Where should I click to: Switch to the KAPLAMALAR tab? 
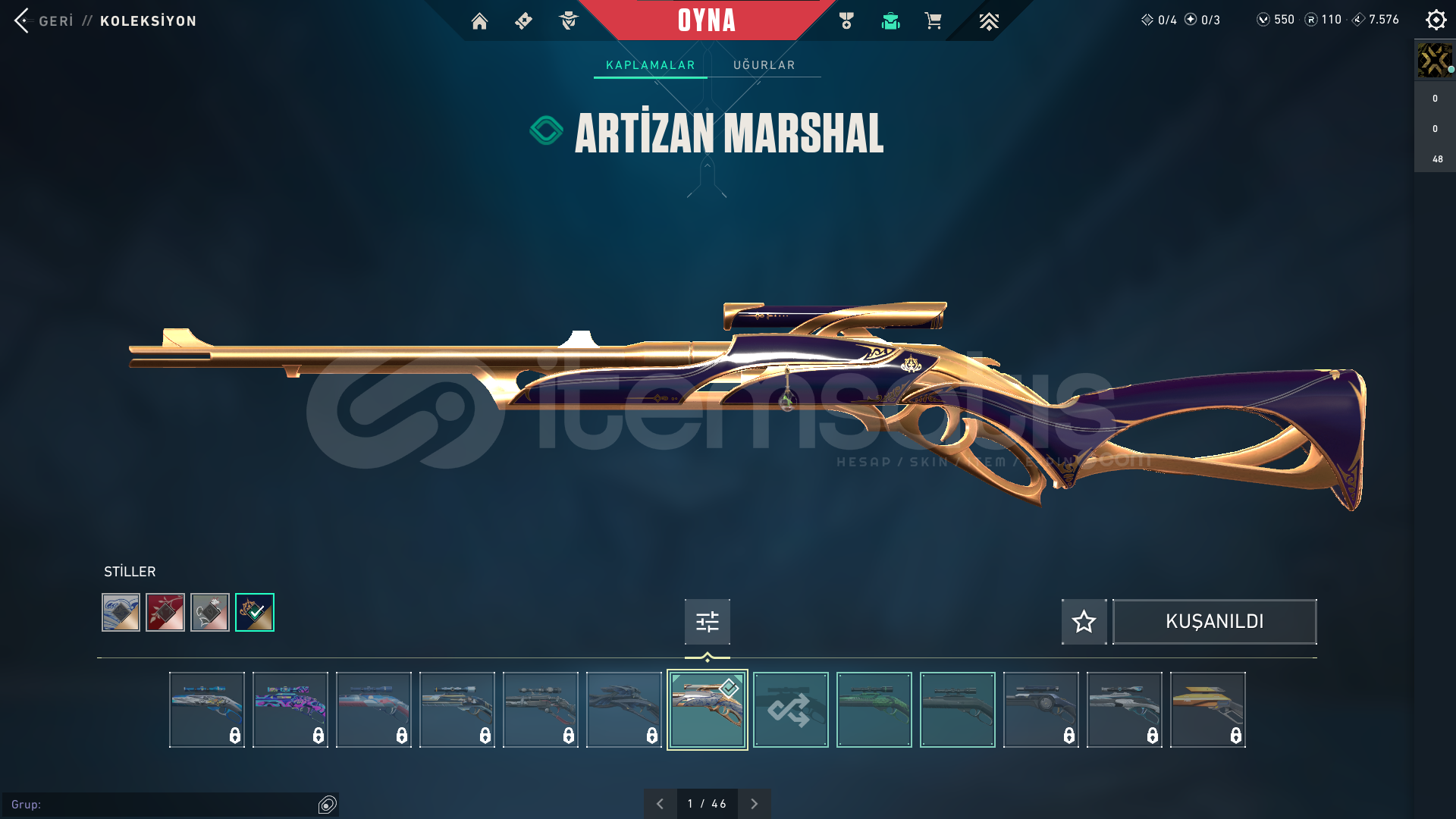(650, 65)
